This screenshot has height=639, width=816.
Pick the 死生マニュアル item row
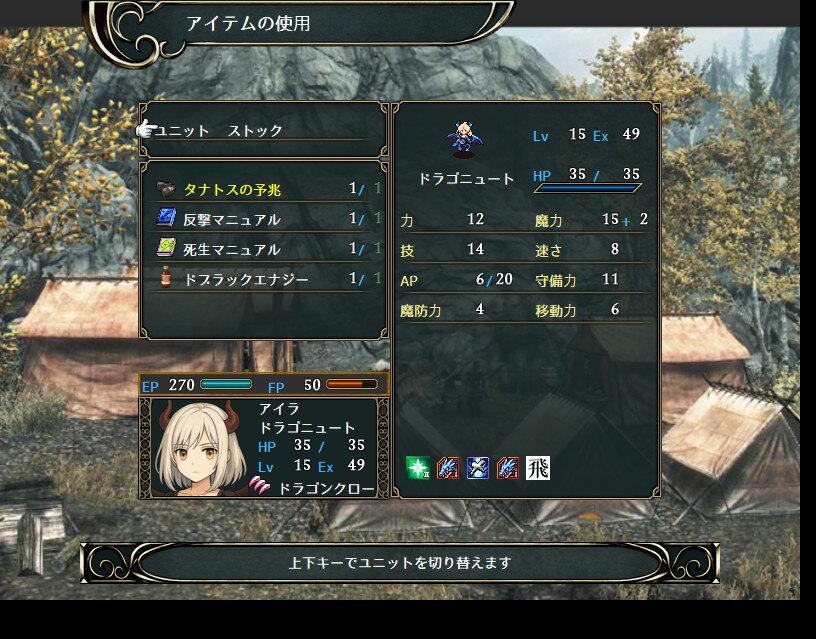point(231,249)
